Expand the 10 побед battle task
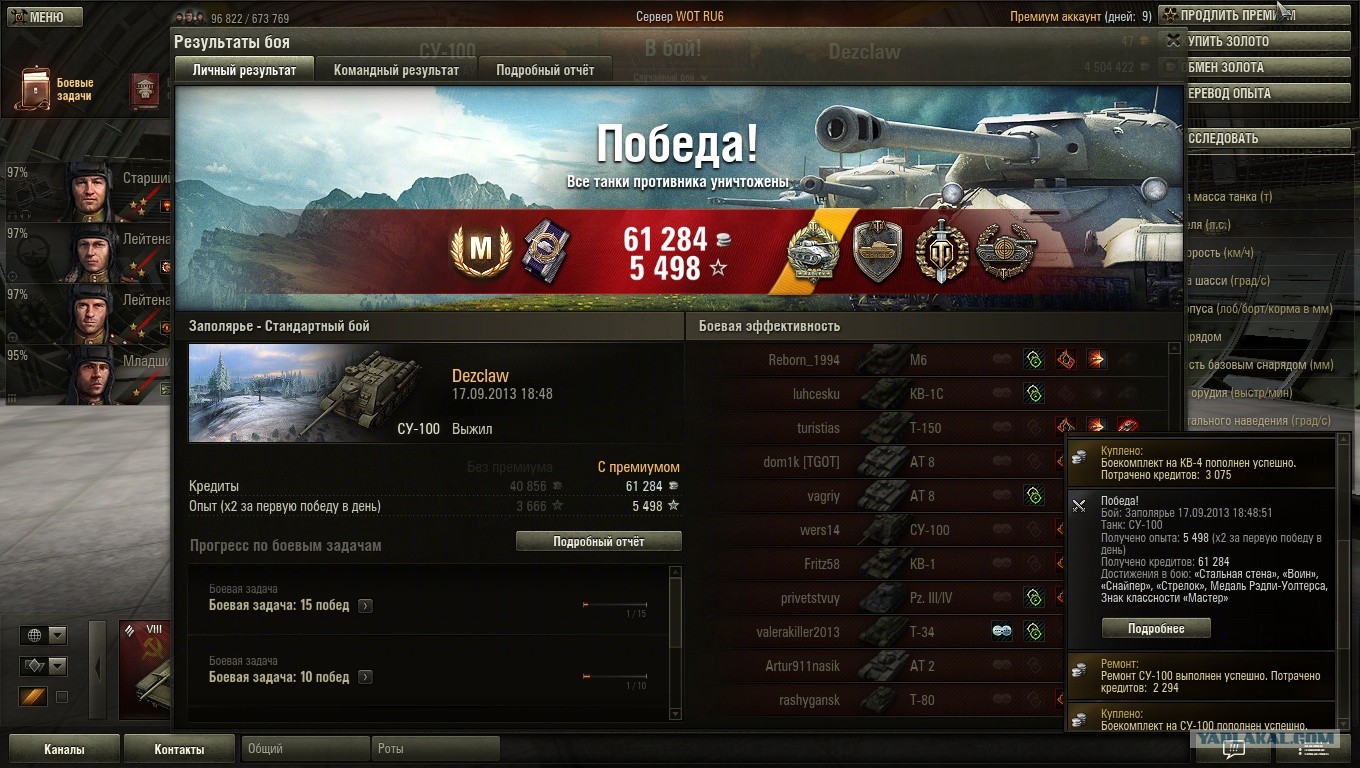This screenshot has width=1360, height=768. (x=365, y=677)
